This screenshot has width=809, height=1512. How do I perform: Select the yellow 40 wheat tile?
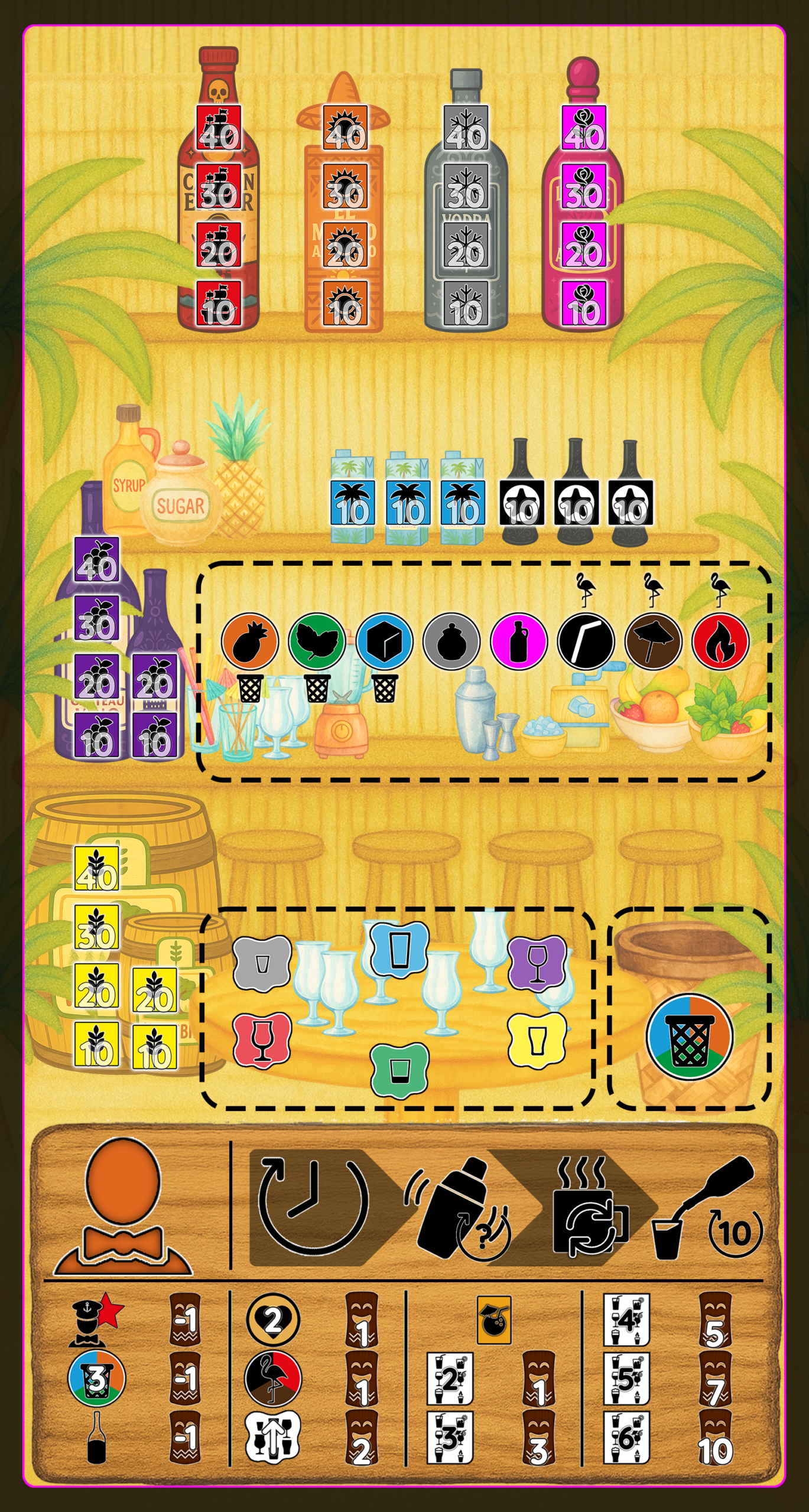(x=97, y=869)
